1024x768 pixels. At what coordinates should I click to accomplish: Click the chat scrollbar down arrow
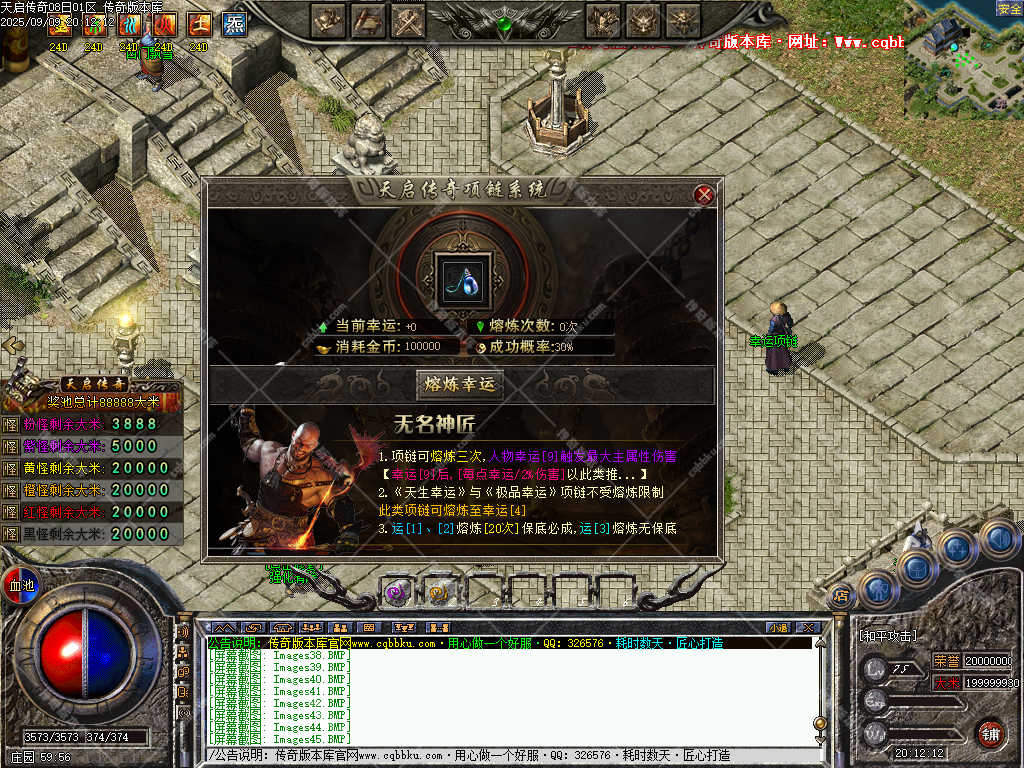click(x=820, y=739)
